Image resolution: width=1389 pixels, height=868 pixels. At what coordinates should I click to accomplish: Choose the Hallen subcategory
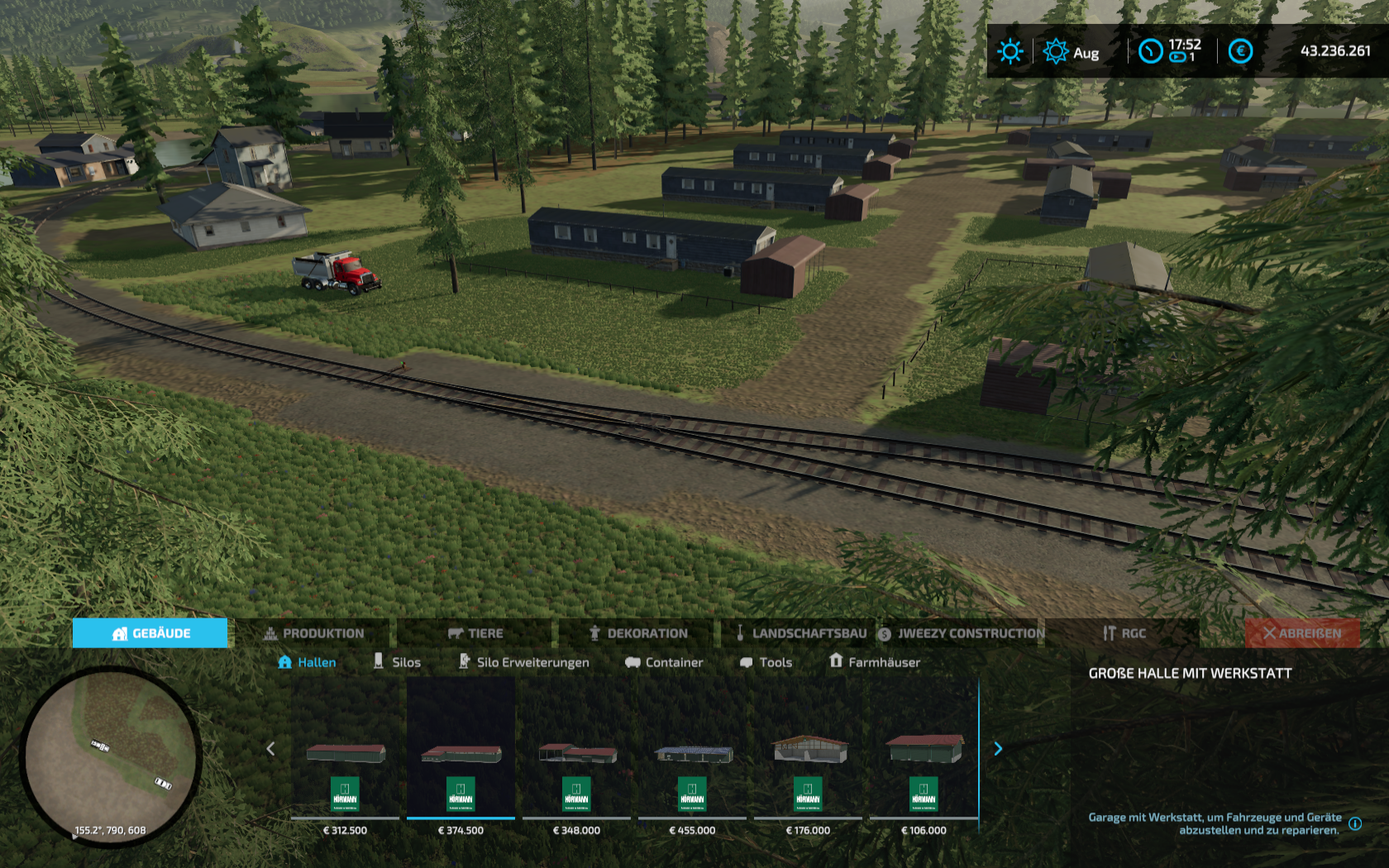307,662
